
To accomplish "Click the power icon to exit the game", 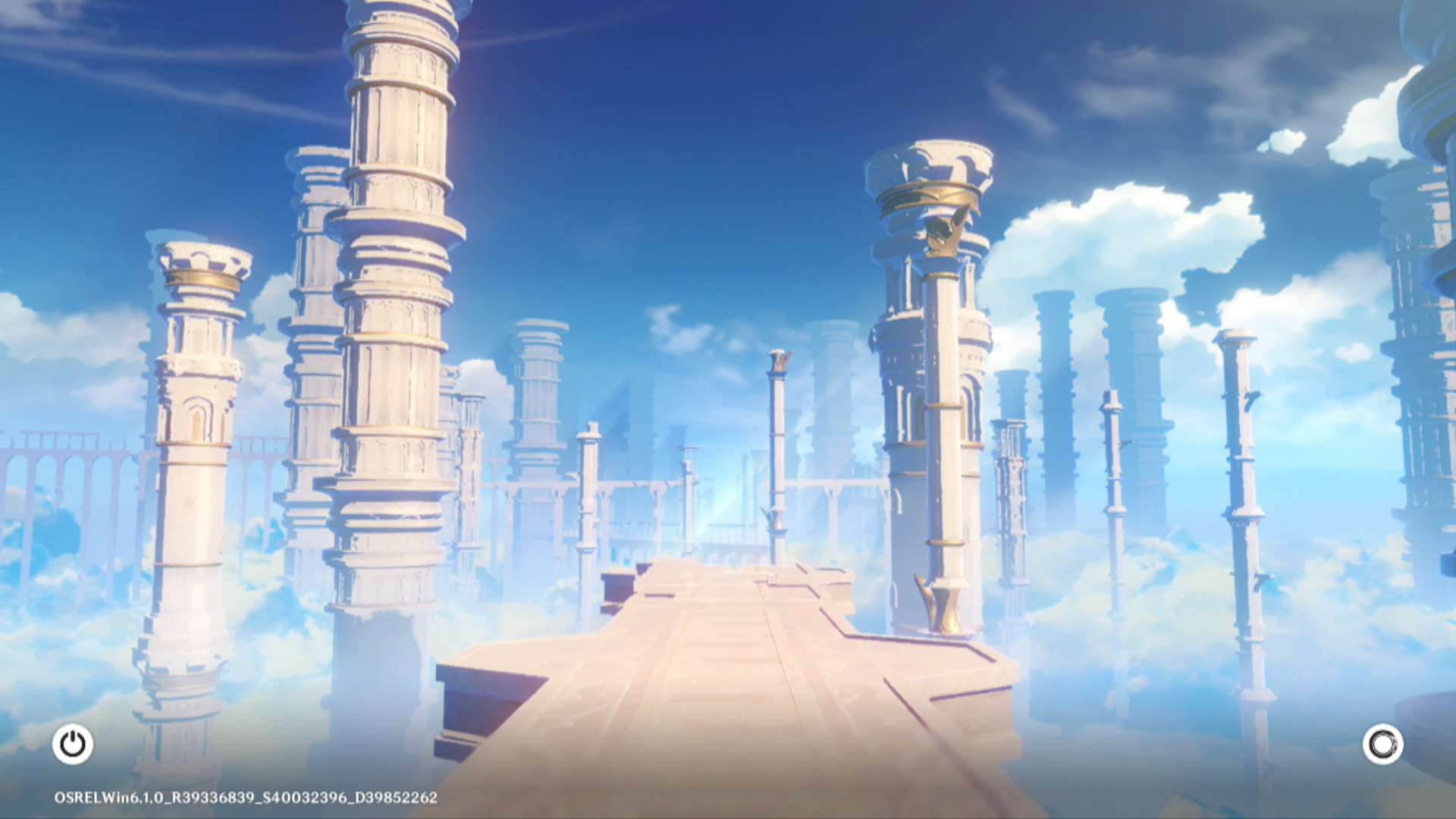I will (x=73, y=744).
